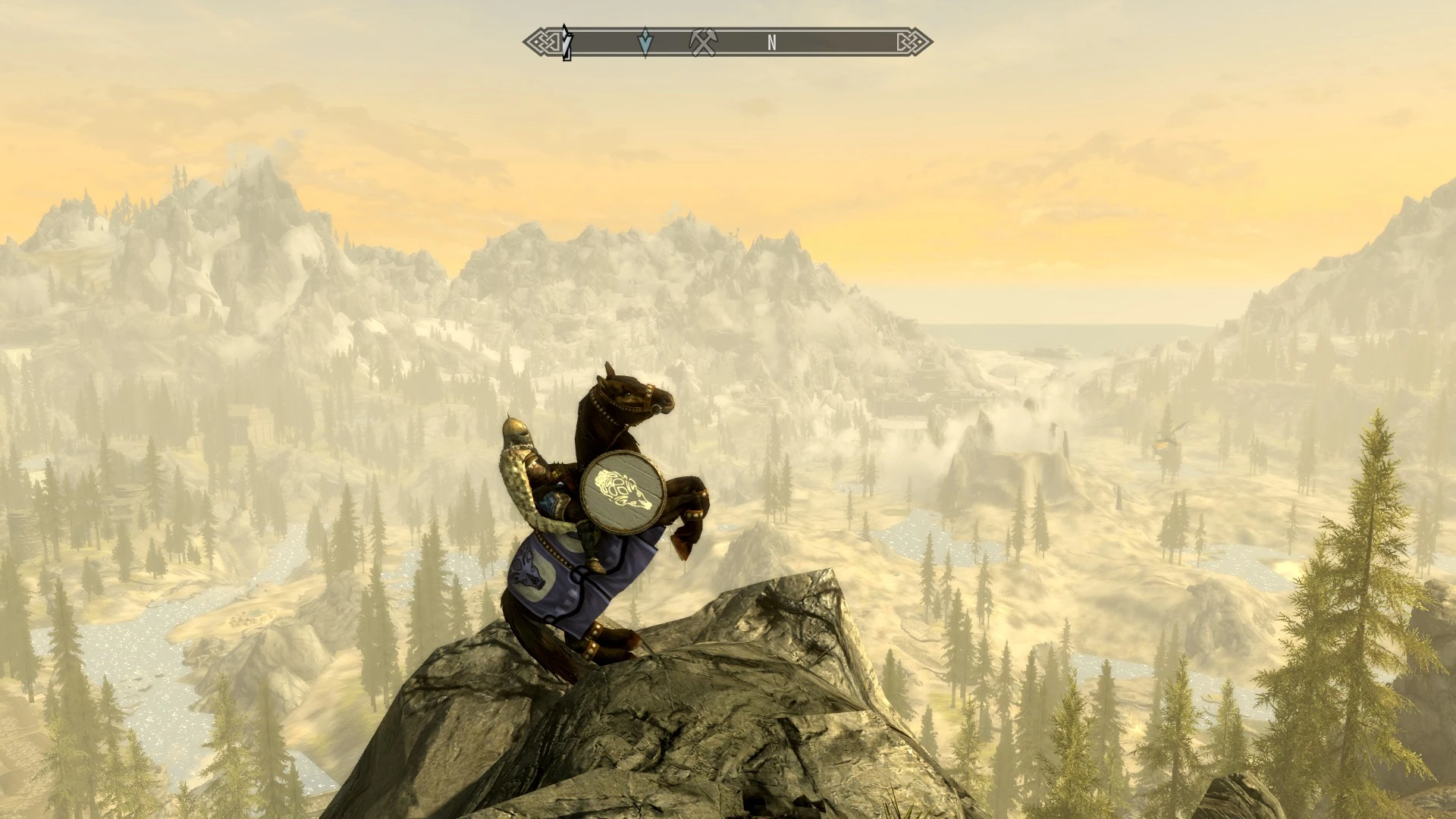1456x819 pixels.
Task: Click the North indicator on the compass
Action: [771, 43]
